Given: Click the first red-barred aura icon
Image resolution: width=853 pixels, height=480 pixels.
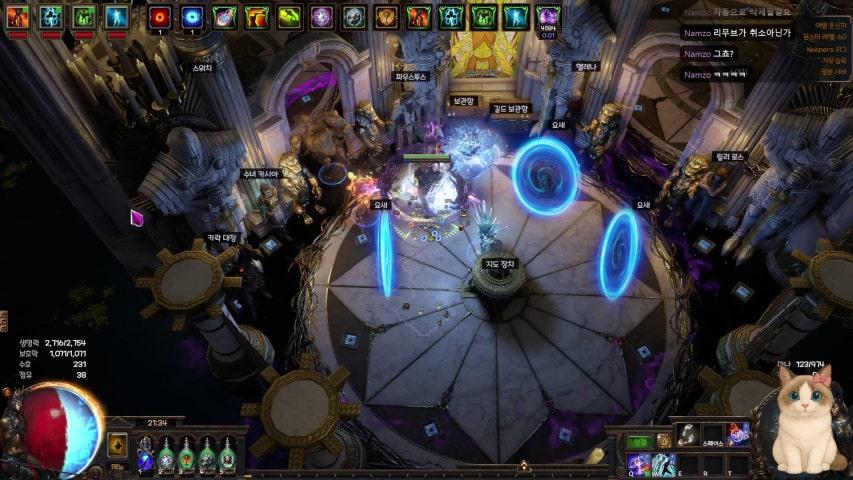Looking at the screenshot, I should point(19,16).
